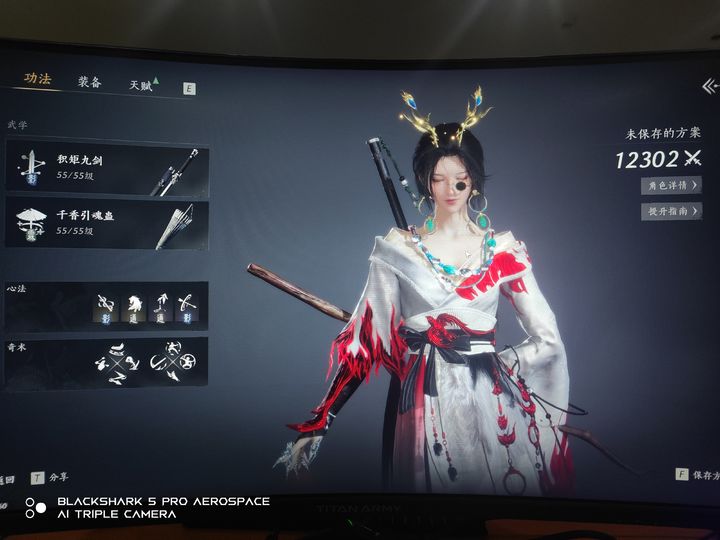
Task: Open 角色详情 character details
Action: click(669, 186)
